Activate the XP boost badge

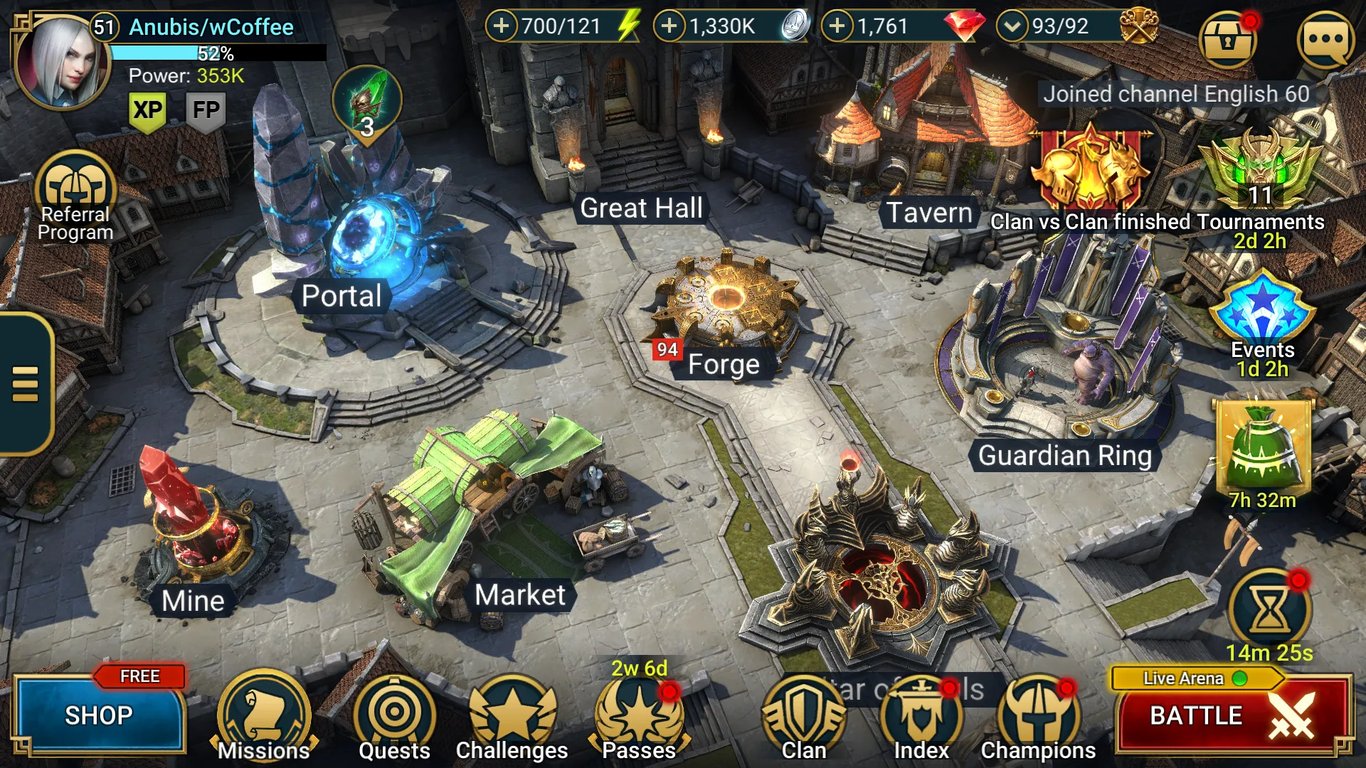point(147,112)
